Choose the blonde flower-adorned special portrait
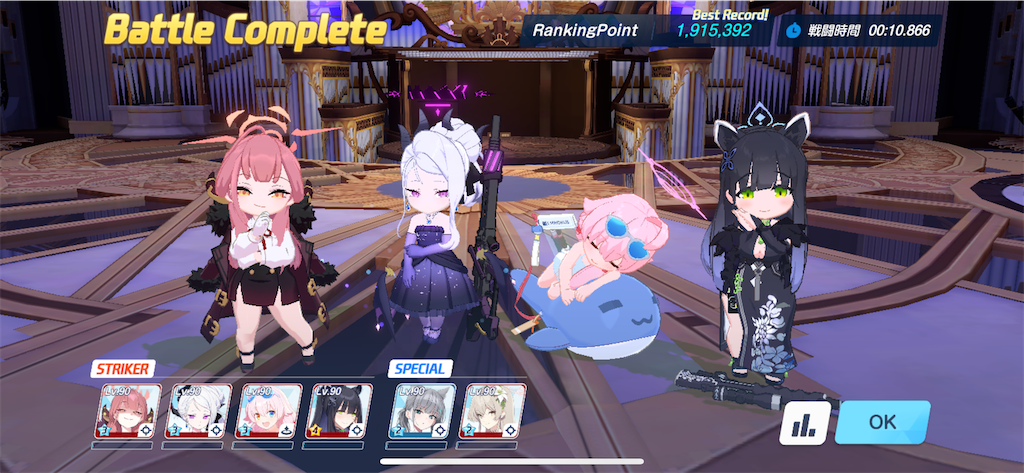The height and width of the screenshot is (473, 1024). 492,412
